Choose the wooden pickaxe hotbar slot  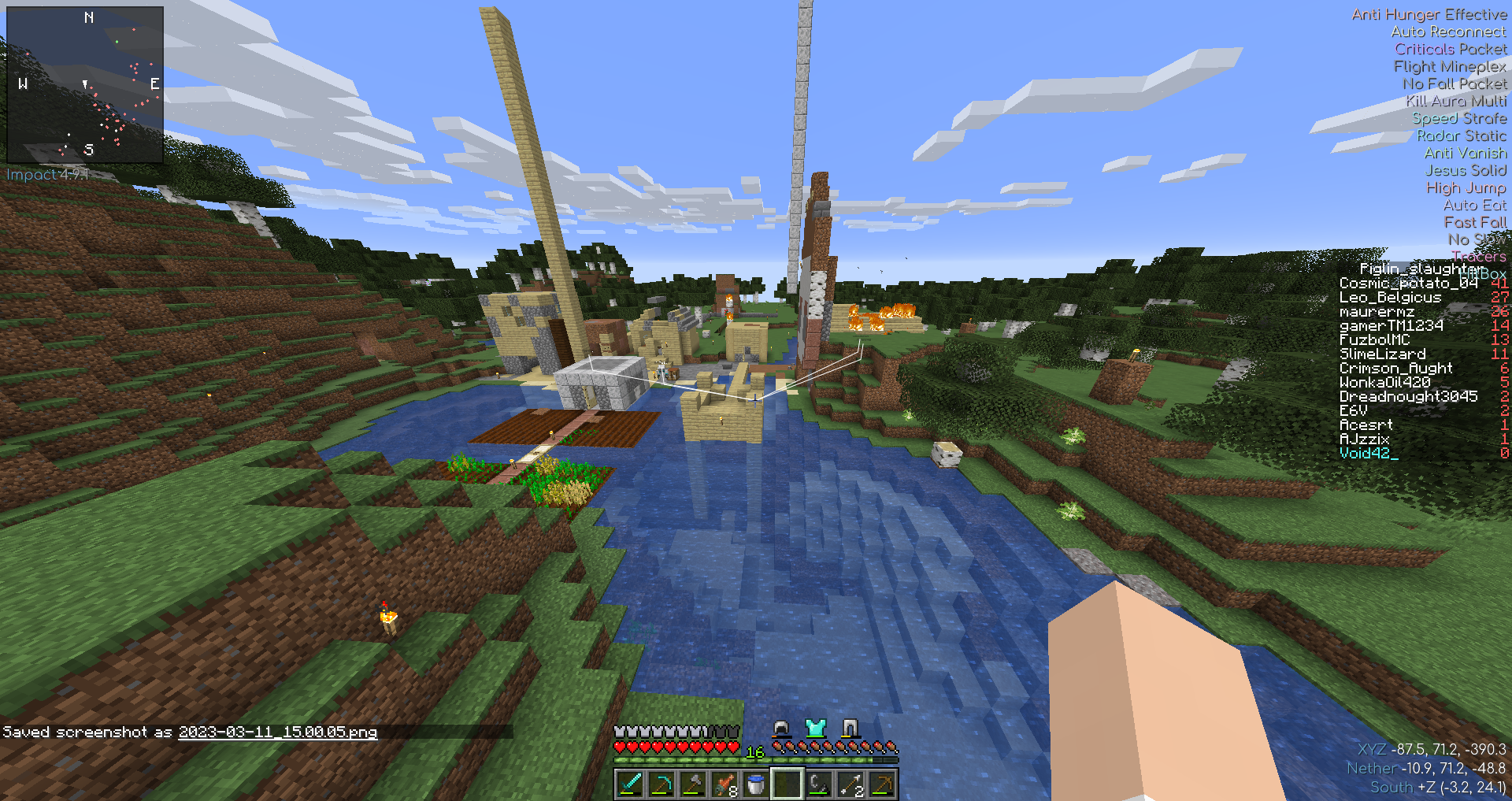click(882, 784)
